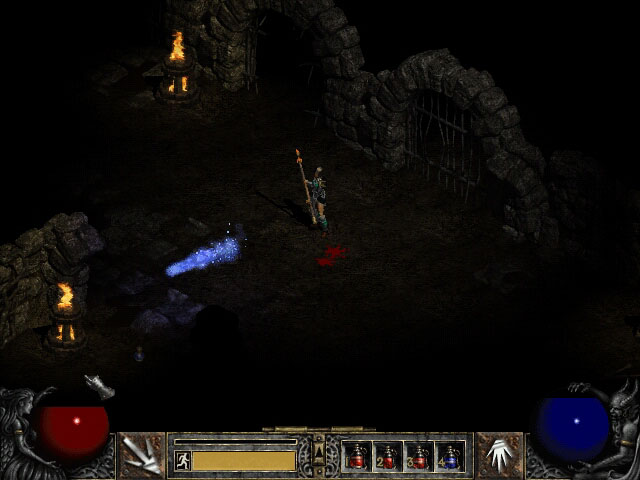Toggle the run/walk button
The height and width of the screenshot is (480, 640).
pyautogui.click(x=182, y=460)
